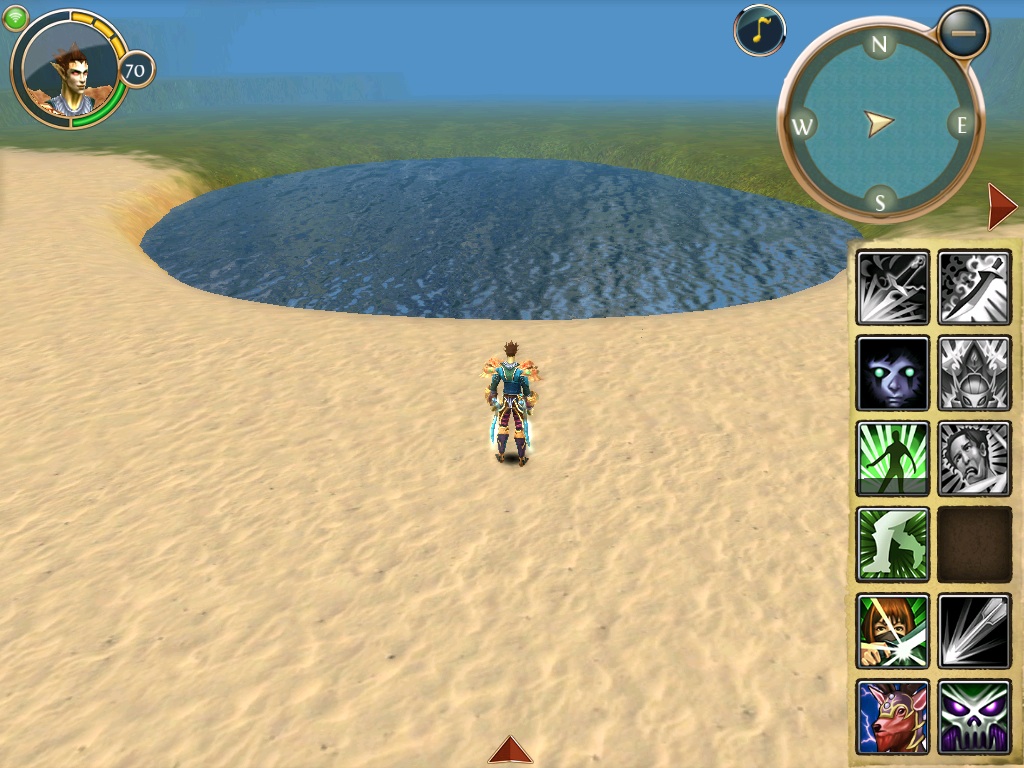Use the grey pained face skill

(975, 459)
